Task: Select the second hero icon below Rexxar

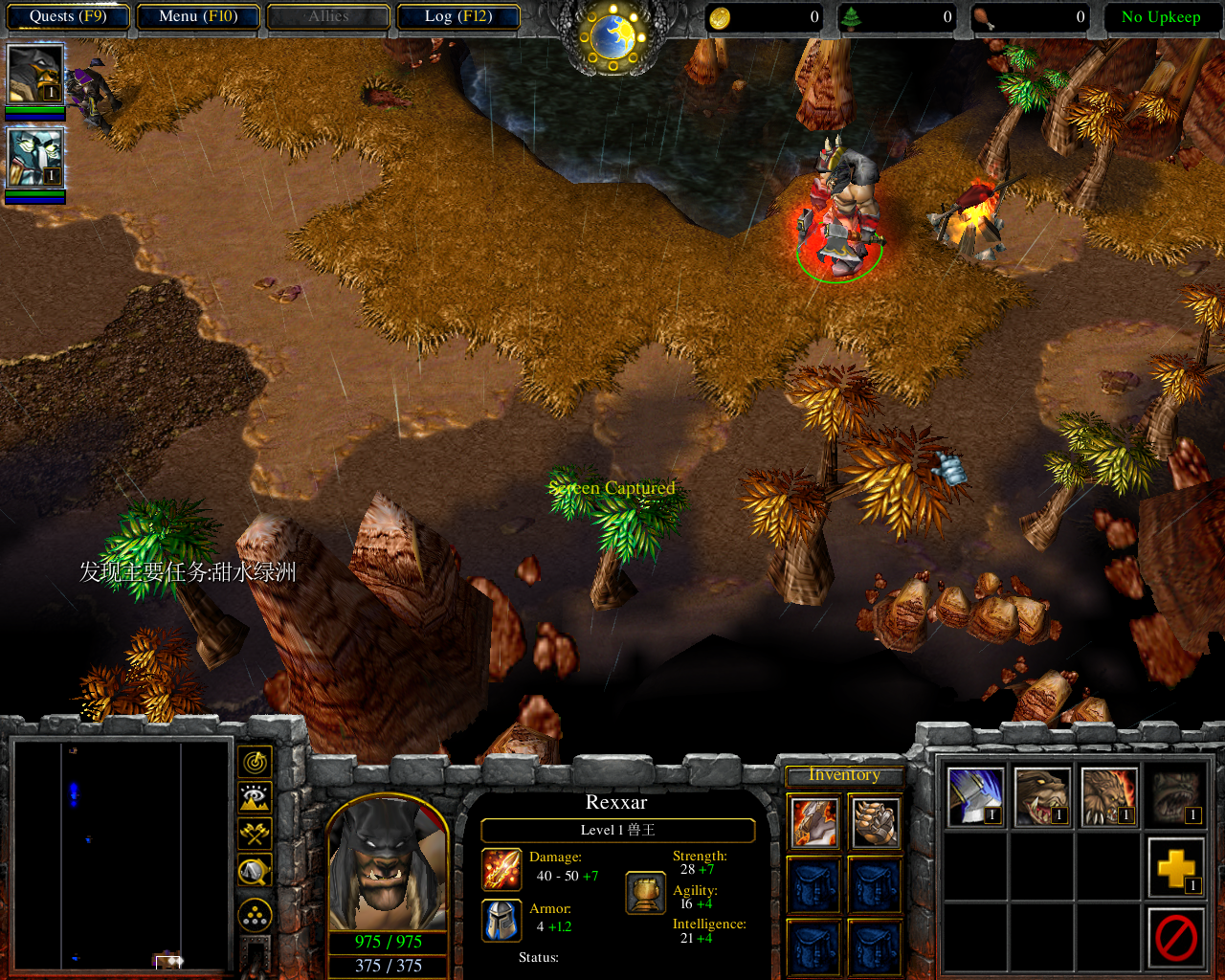Action: (35, 158)
